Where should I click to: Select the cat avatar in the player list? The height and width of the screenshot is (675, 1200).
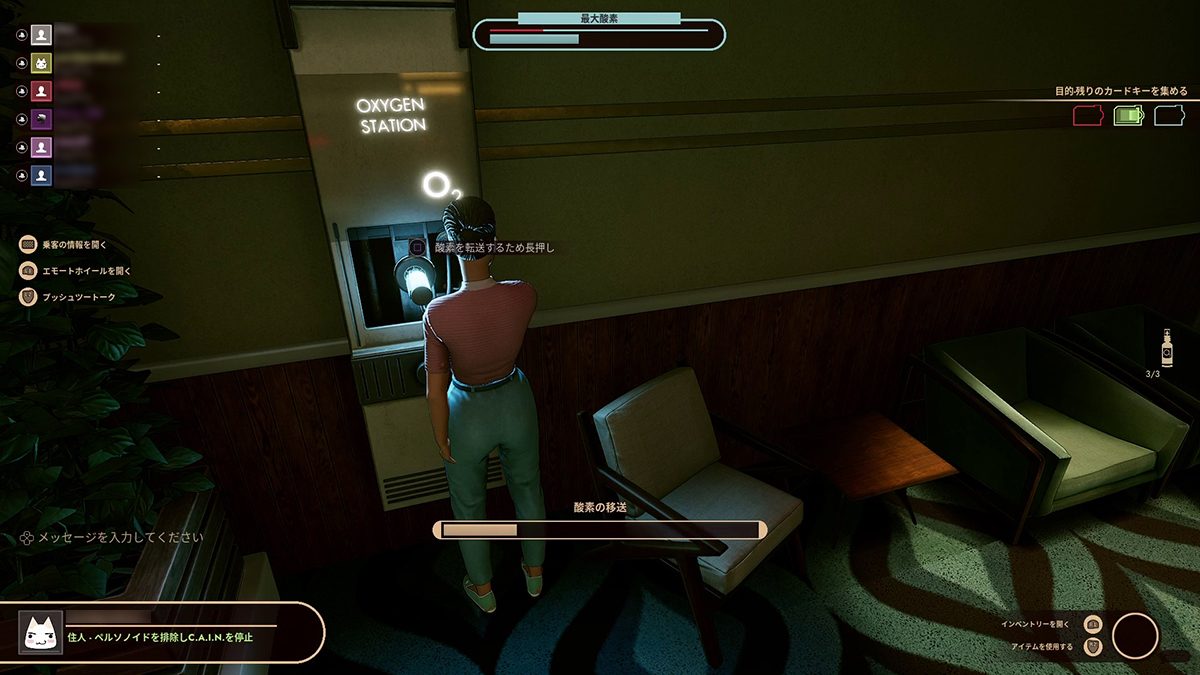click(x=42, y=63)
